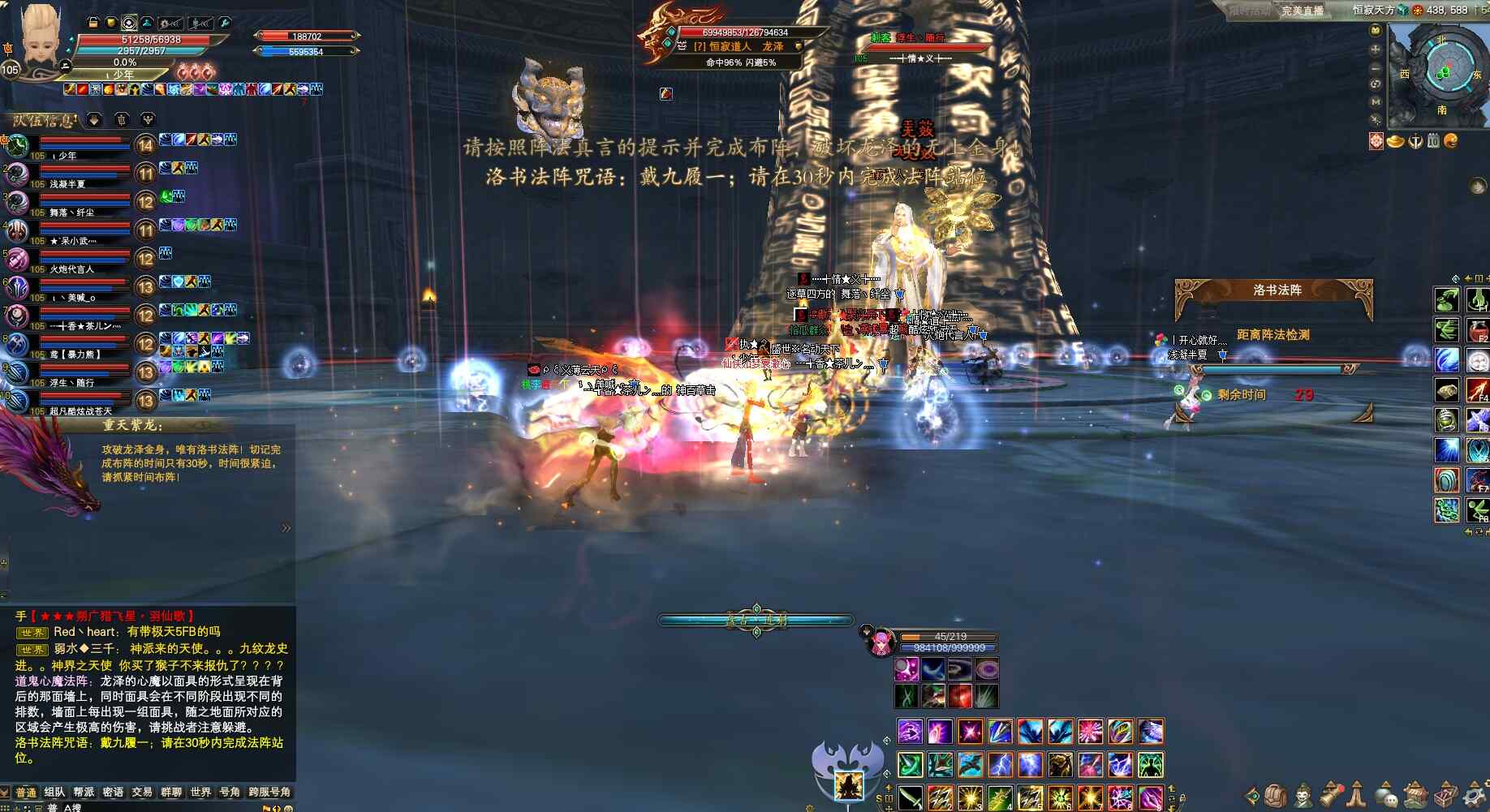
Task: Use the green sword skill in slot 1
Action: click(910, 798)
